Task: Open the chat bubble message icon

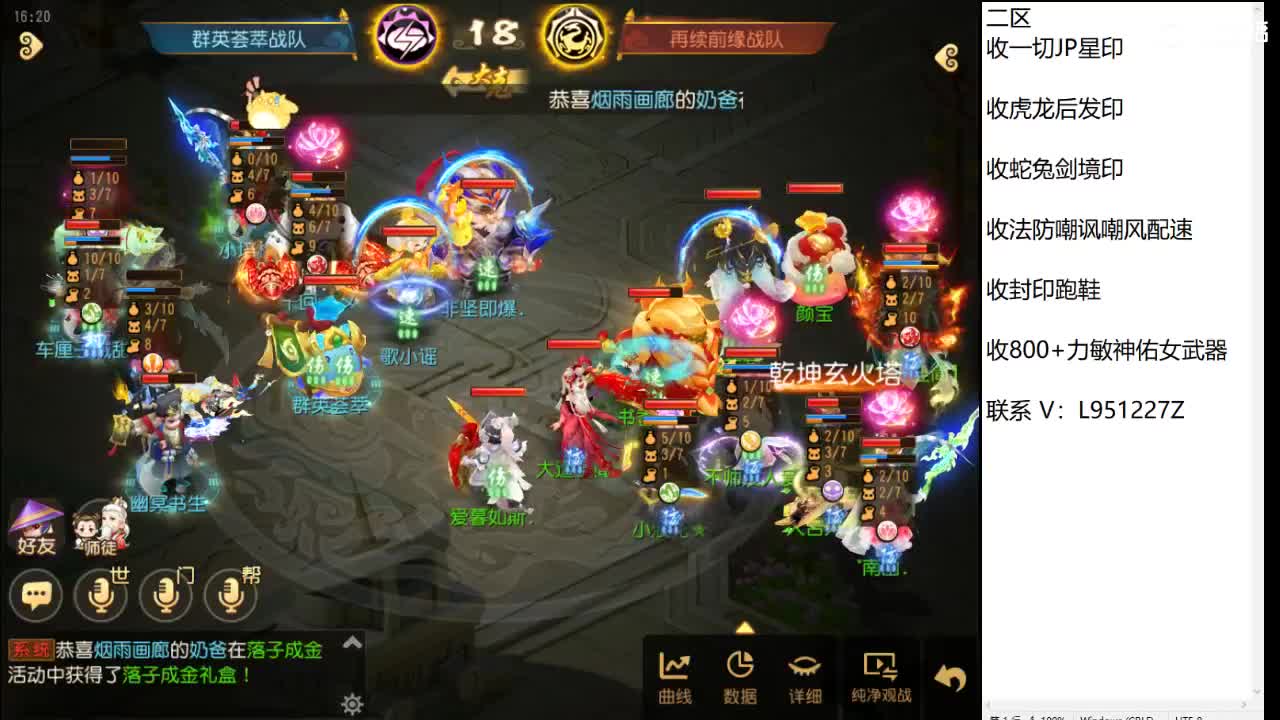Action: tap(36, 595)
